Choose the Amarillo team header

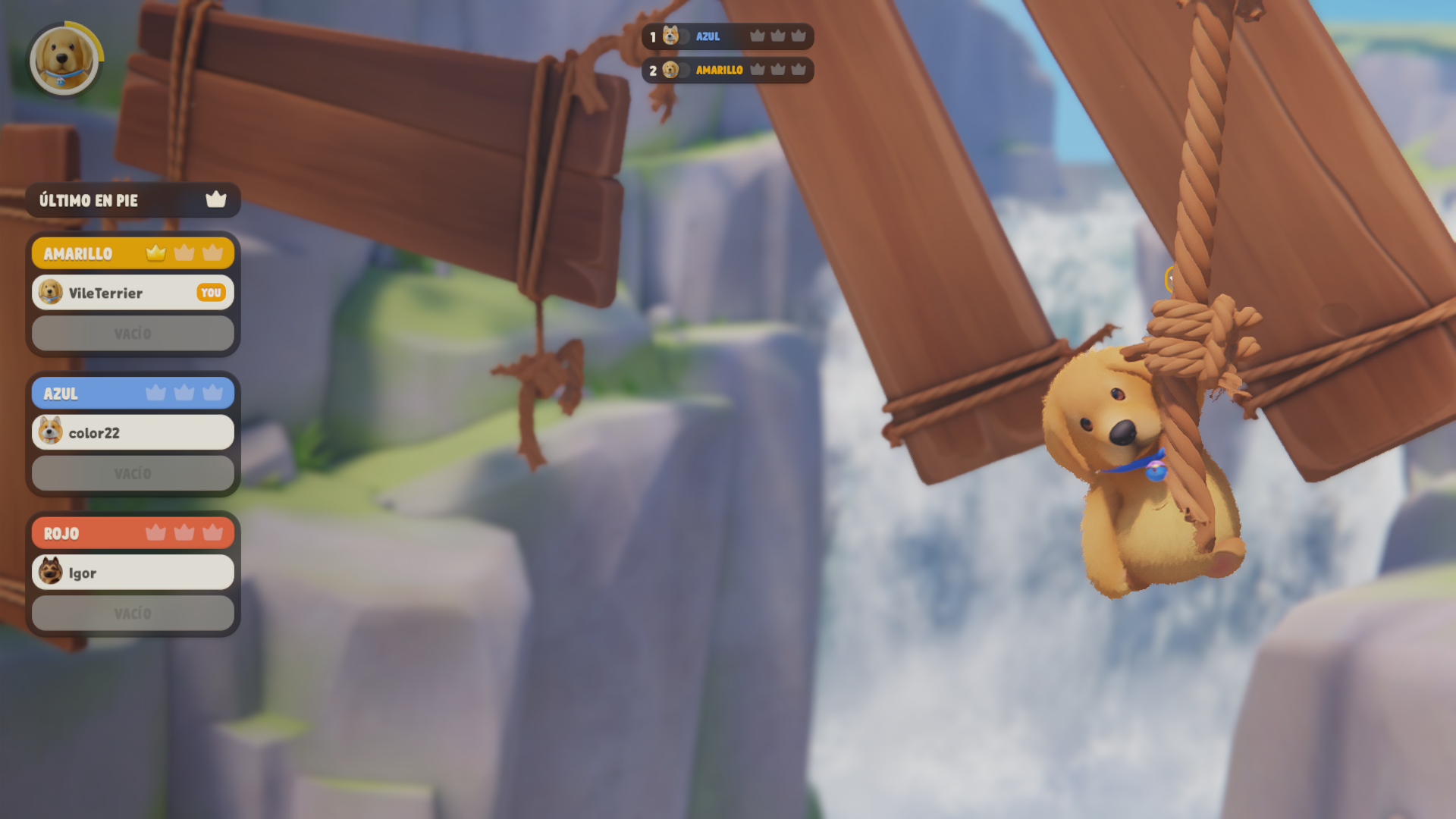(133, 253)
